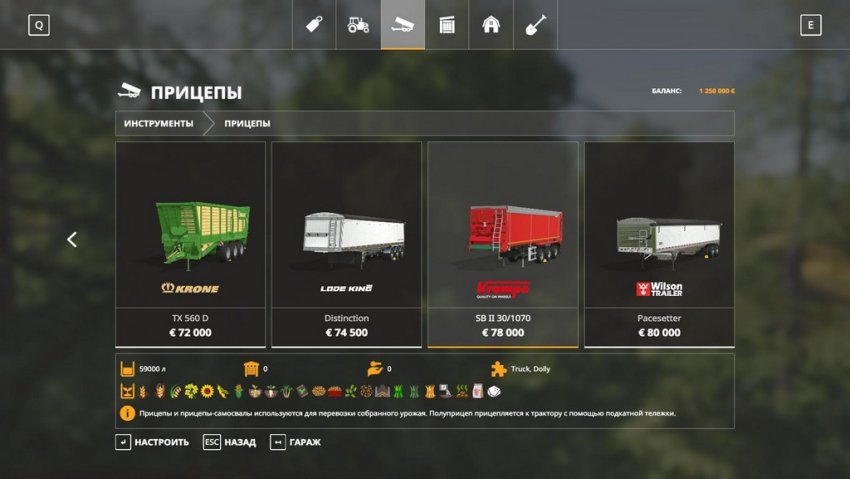Open the tab between trailer and barn icons

(x=447, y=25)
